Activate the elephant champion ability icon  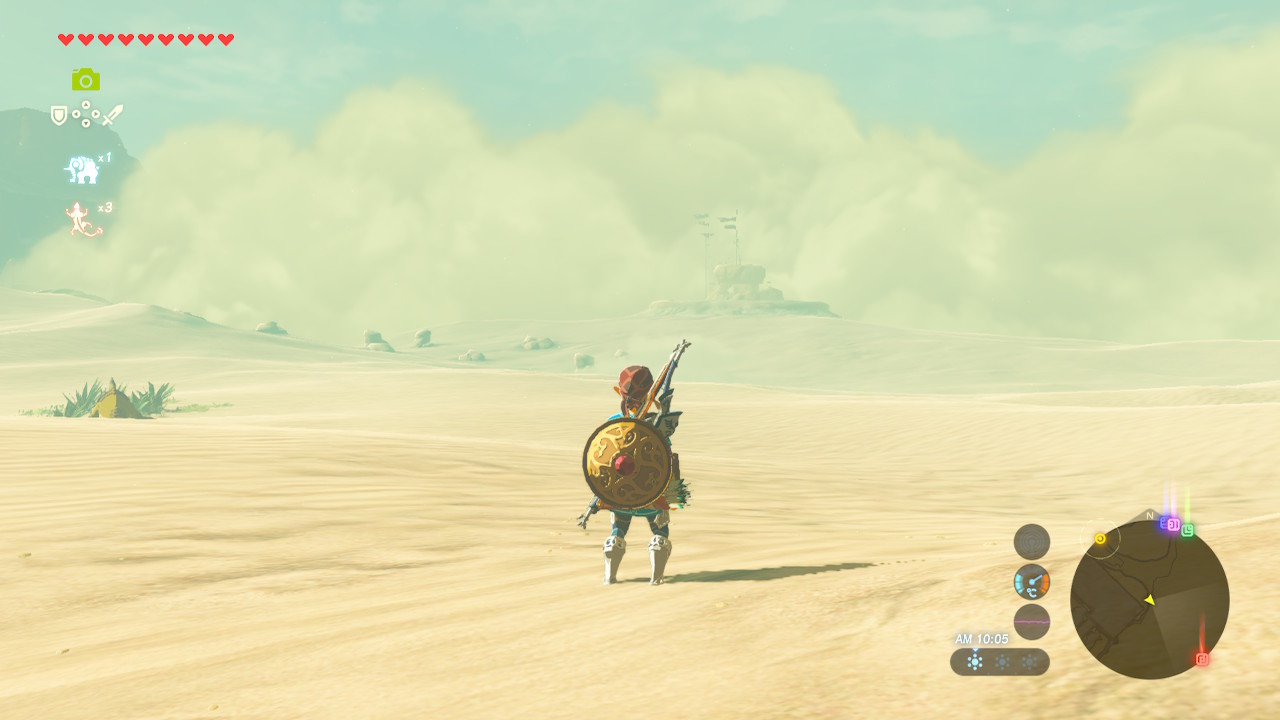tap(82, 170)
